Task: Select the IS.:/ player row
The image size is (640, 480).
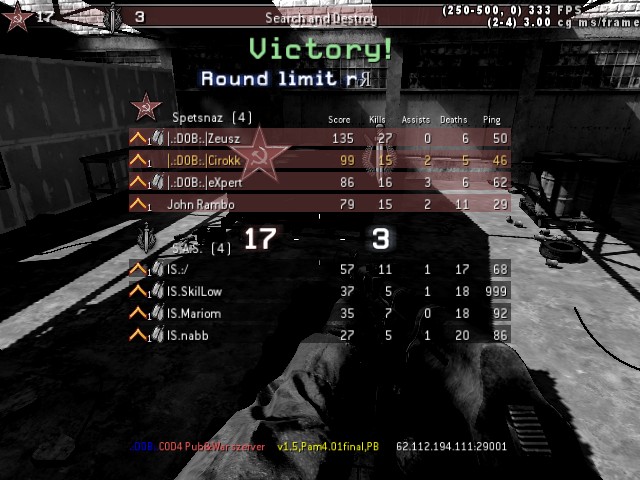Action: (x=319, y=269)
